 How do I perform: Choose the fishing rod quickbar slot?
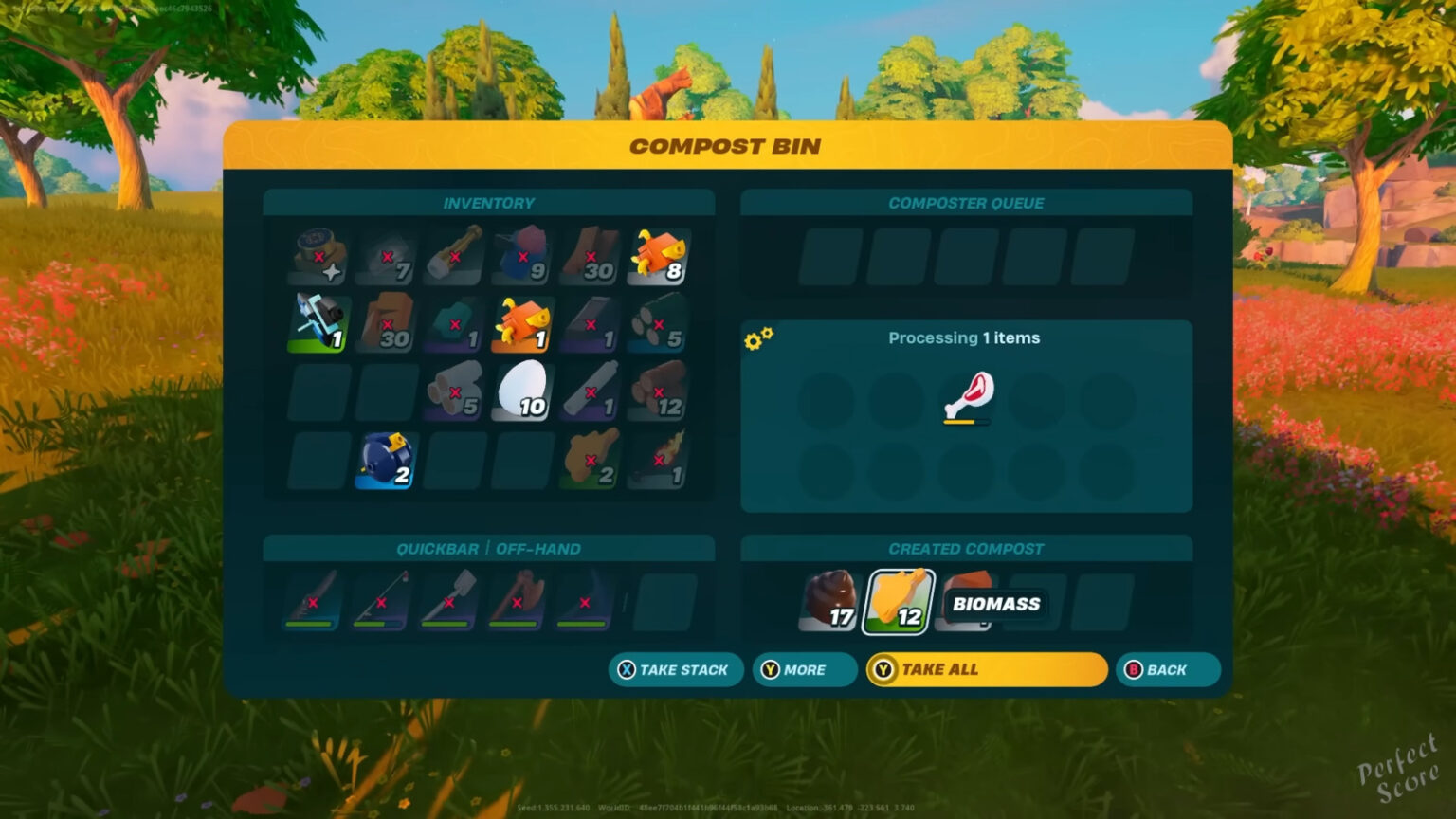click(x=382, y=600)
